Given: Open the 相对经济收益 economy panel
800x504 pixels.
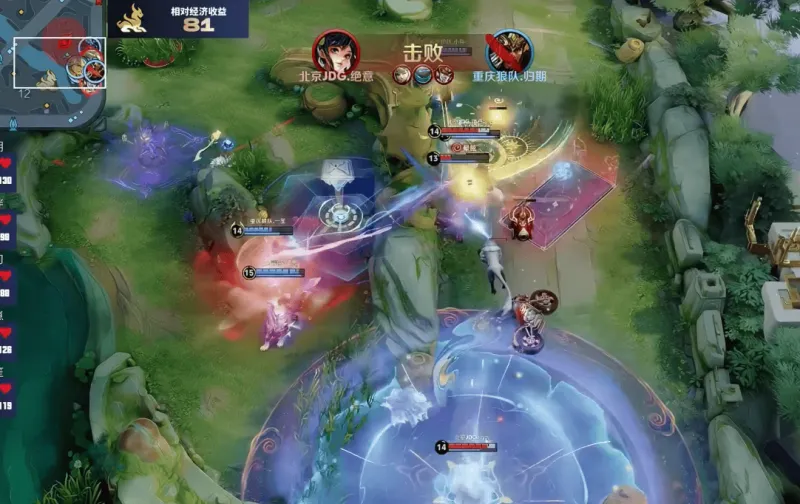Looking at the screenshot, I should click(x=177, y=18).
